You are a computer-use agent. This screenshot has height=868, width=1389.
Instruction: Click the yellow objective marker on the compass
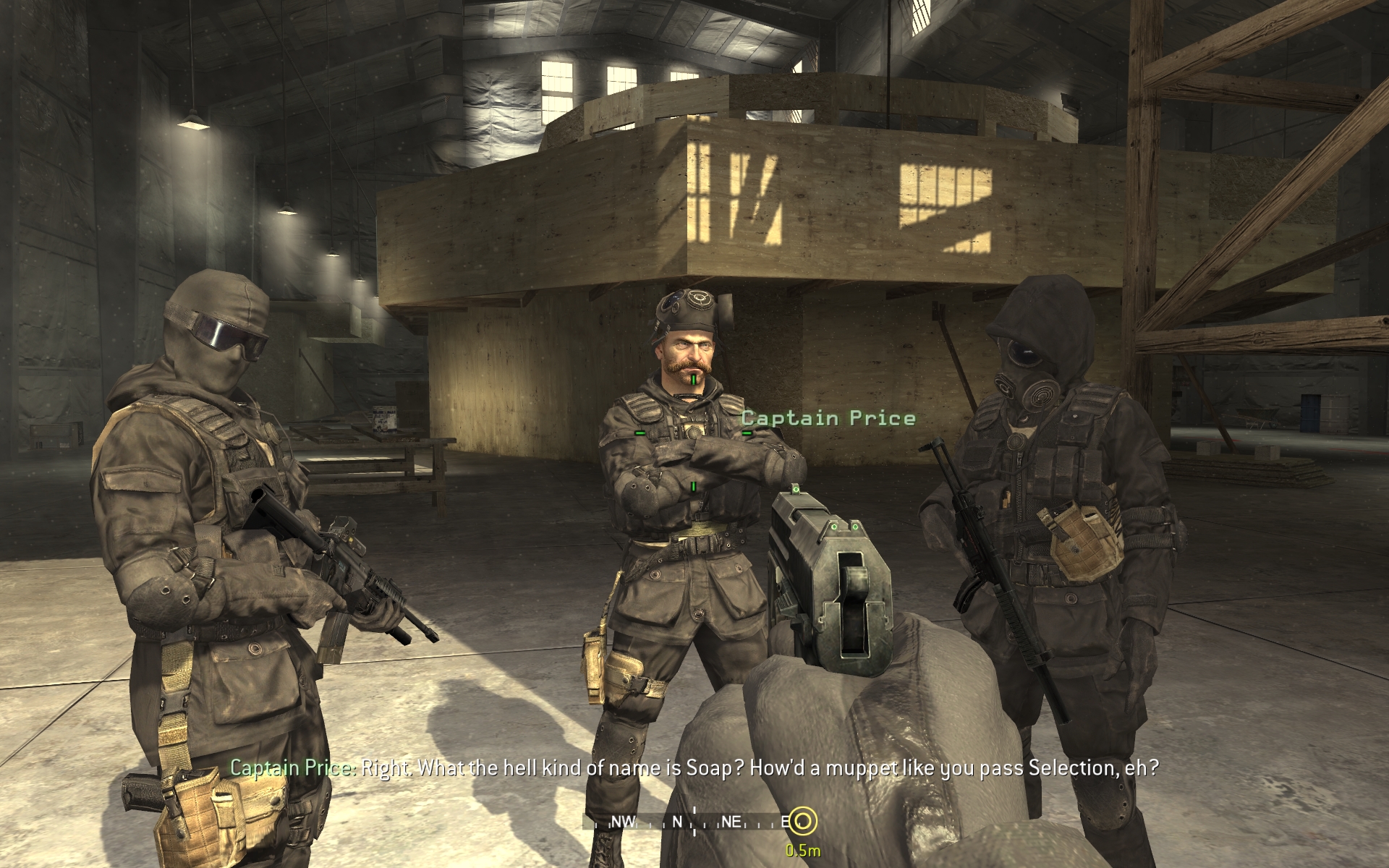pyautogui.click(x=802, y=821)
